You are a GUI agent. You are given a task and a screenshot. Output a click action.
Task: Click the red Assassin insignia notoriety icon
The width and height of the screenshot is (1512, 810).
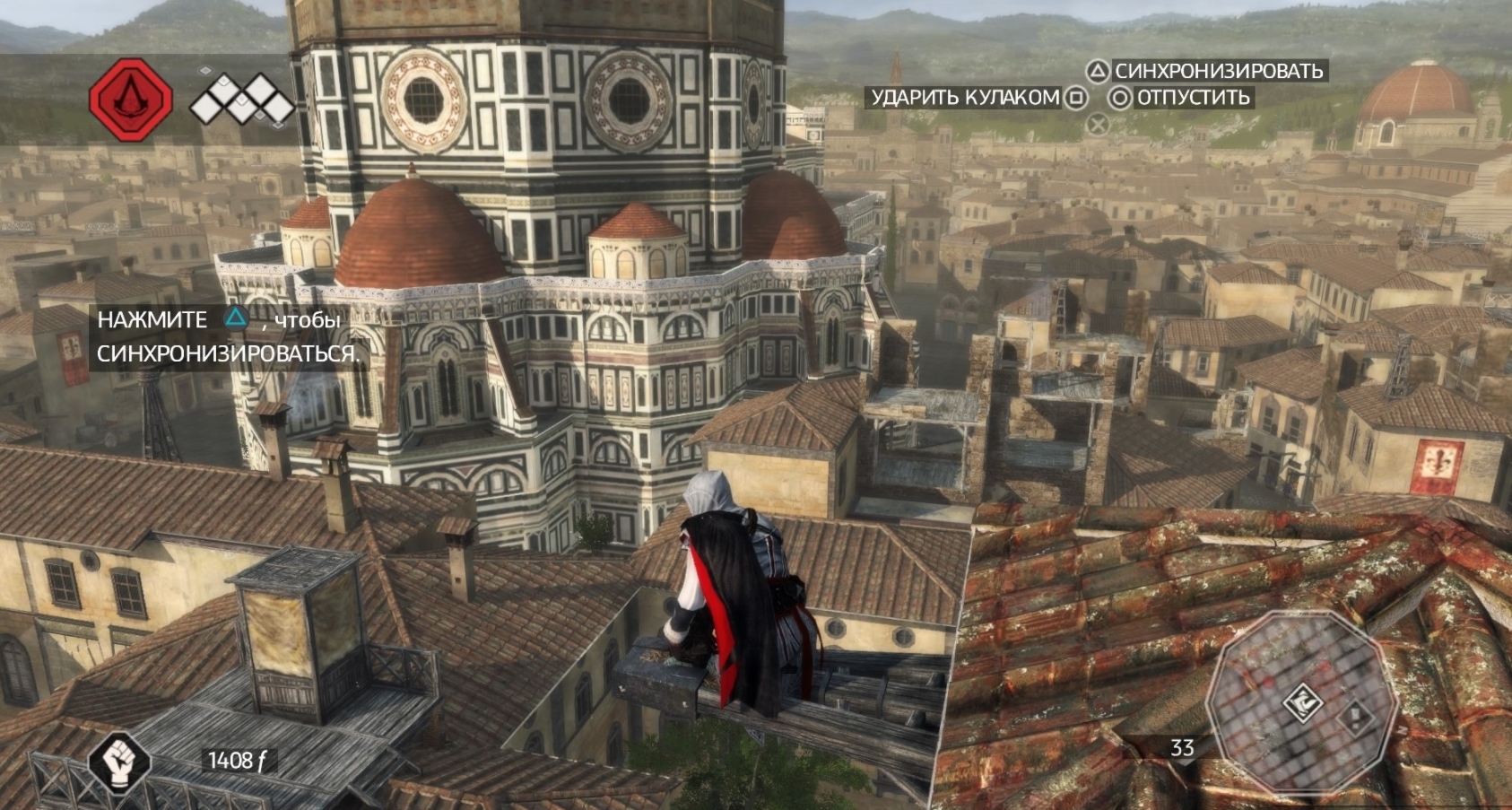pos(130,99)
